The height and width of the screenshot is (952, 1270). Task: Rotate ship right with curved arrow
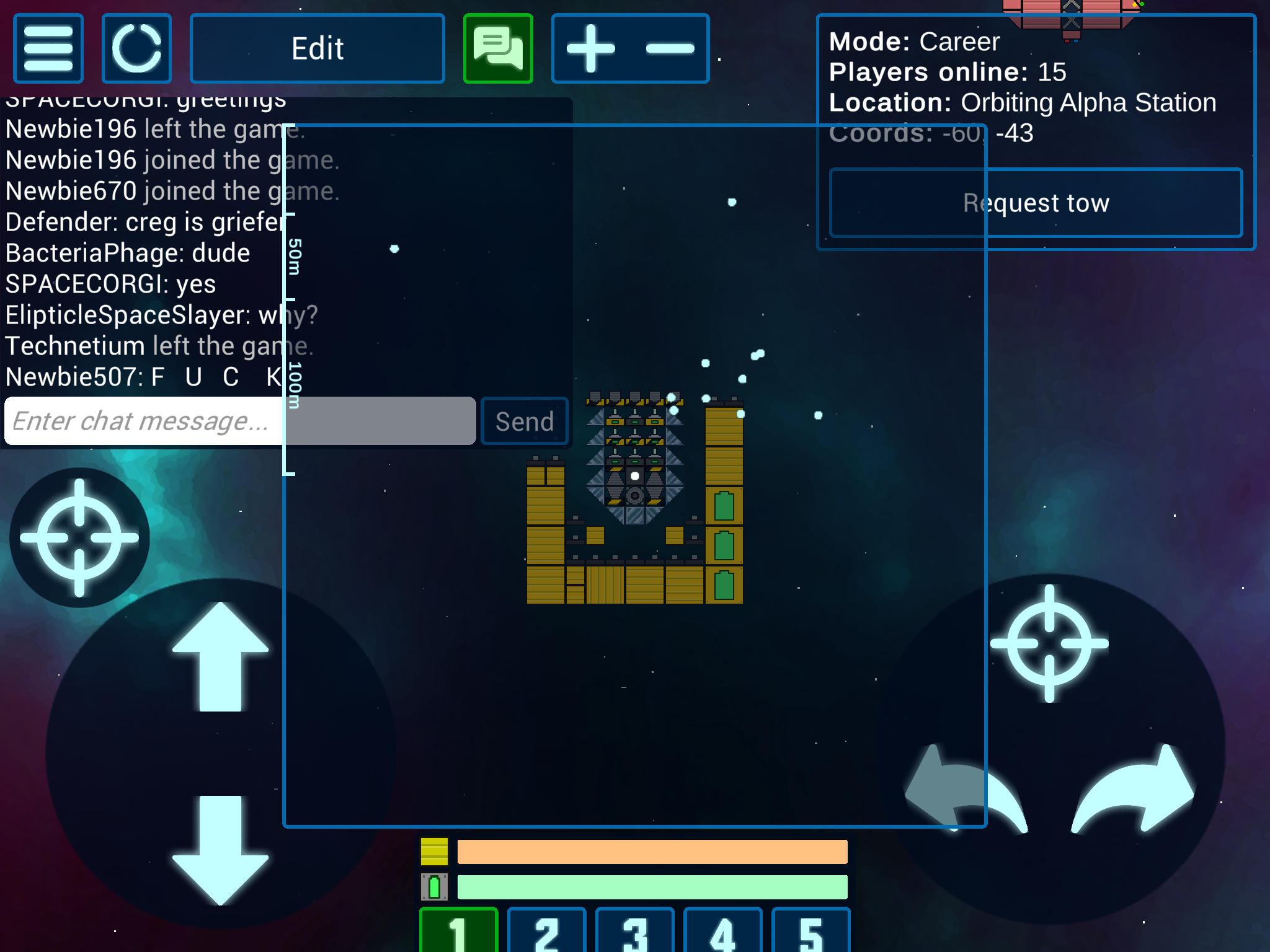(x=1135, y=790)
